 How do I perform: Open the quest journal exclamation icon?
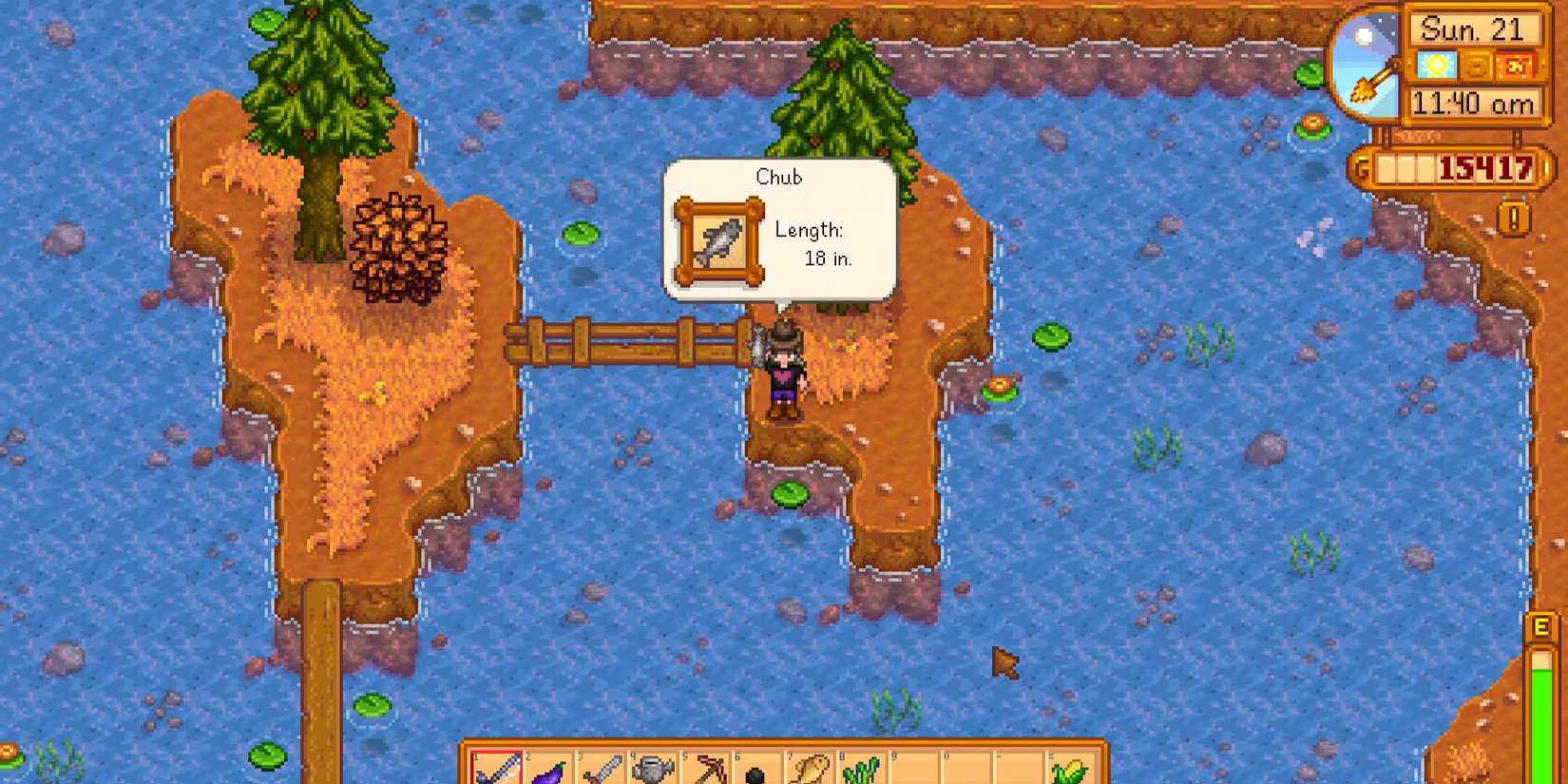(x=1515, y=219)
